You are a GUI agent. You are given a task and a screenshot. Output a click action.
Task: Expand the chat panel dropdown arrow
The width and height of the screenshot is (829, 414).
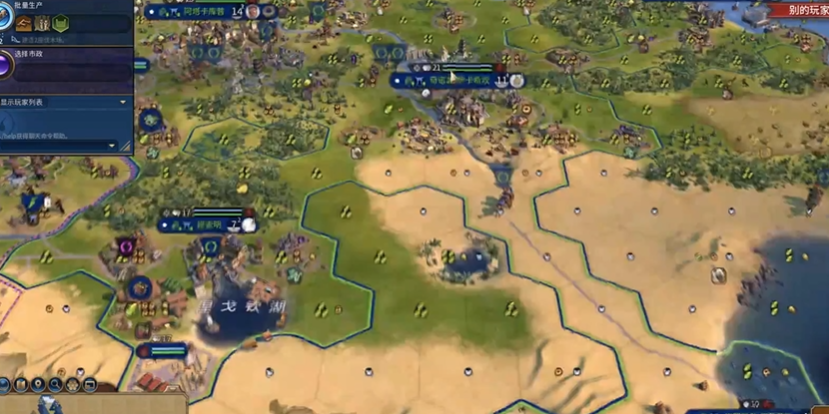click(112, 145)
